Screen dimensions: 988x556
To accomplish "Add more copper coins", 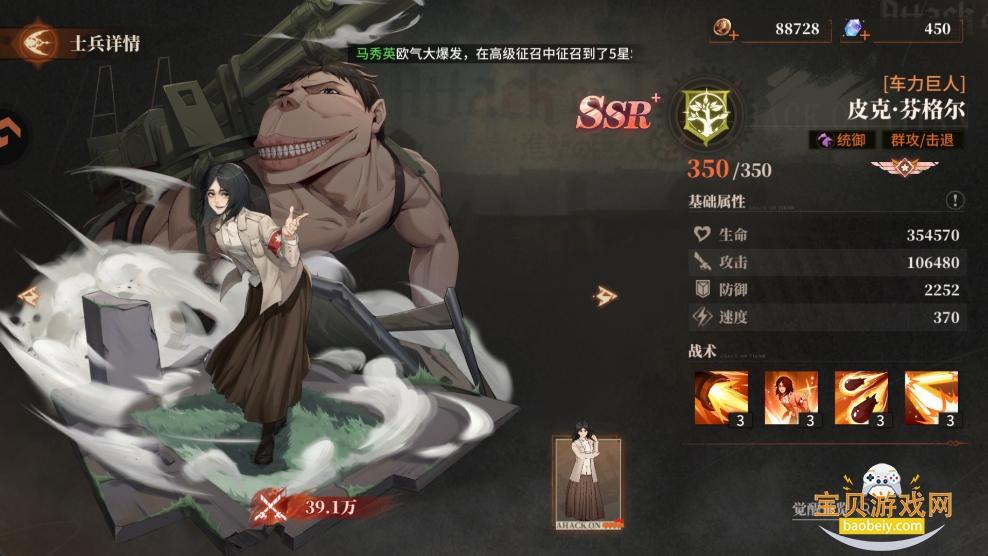I will click(734, 35).
